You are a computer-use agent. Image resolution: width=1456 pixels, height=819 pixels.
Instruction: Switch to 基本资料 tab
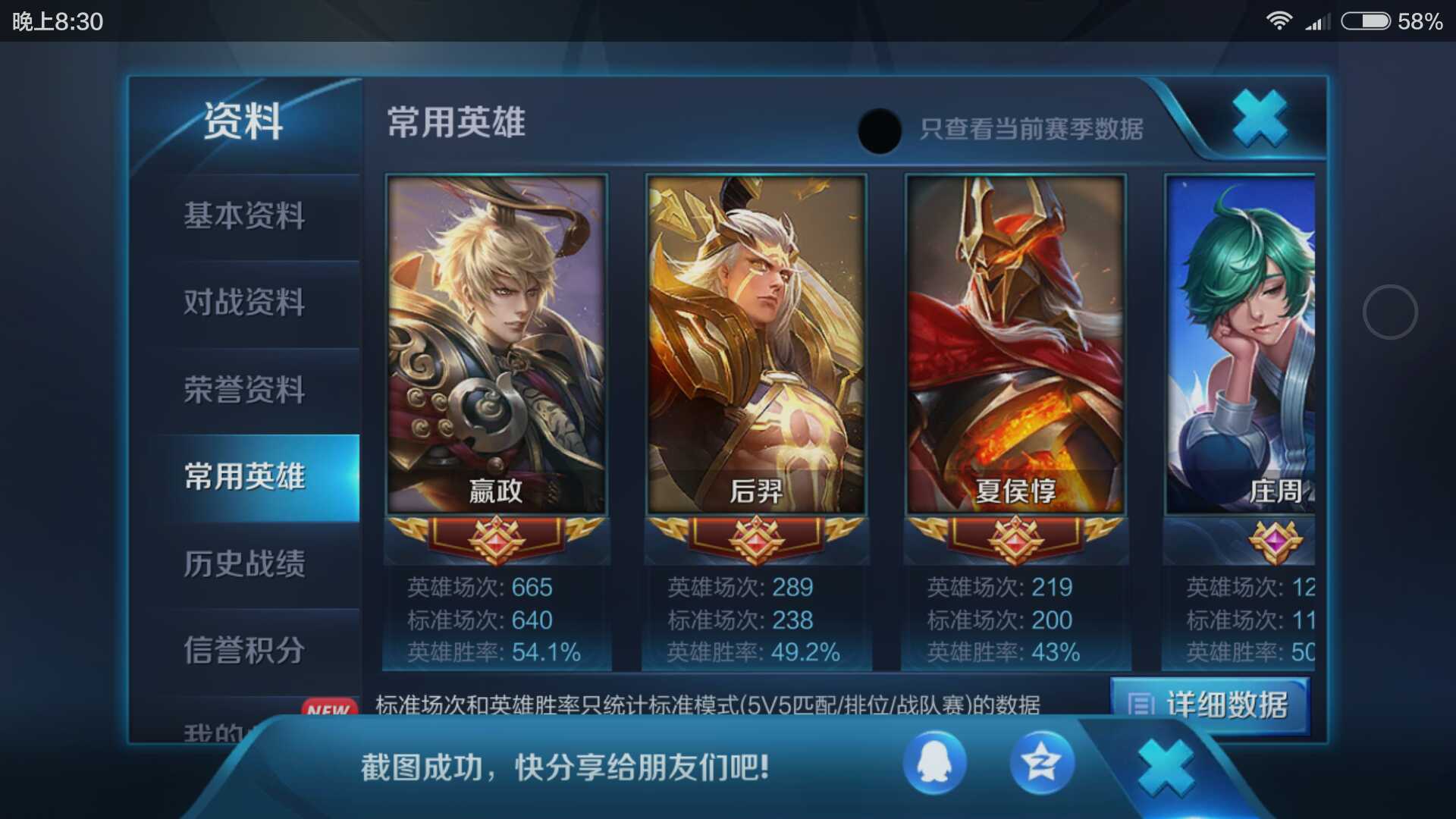pos(244,216)
